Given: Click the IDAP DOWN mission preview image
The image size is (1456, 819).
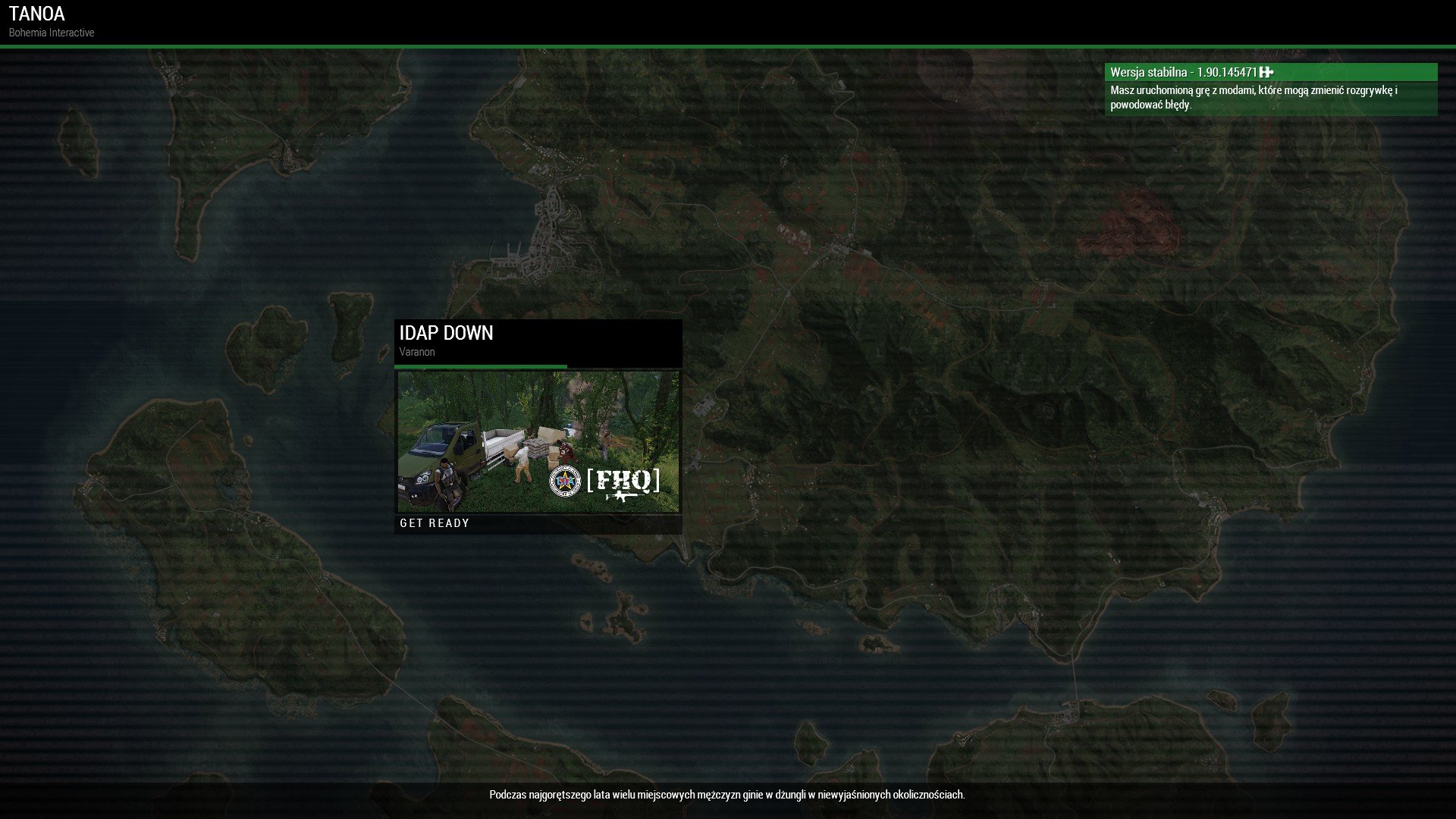Looking at the screenshot, I should [x=538, y=441].
